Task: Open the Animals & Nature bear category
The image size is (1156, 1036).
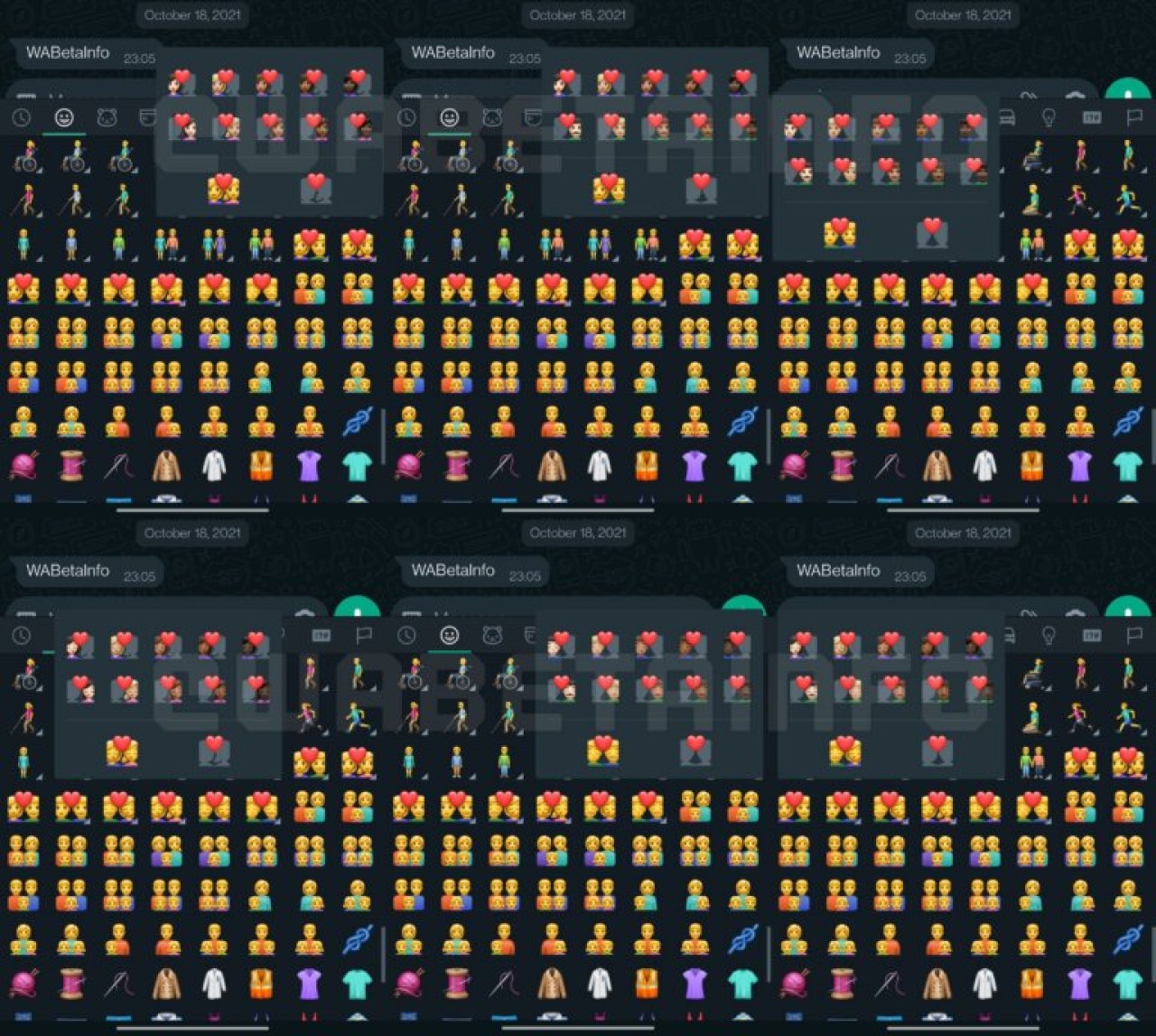Action: tap(107, 116)
